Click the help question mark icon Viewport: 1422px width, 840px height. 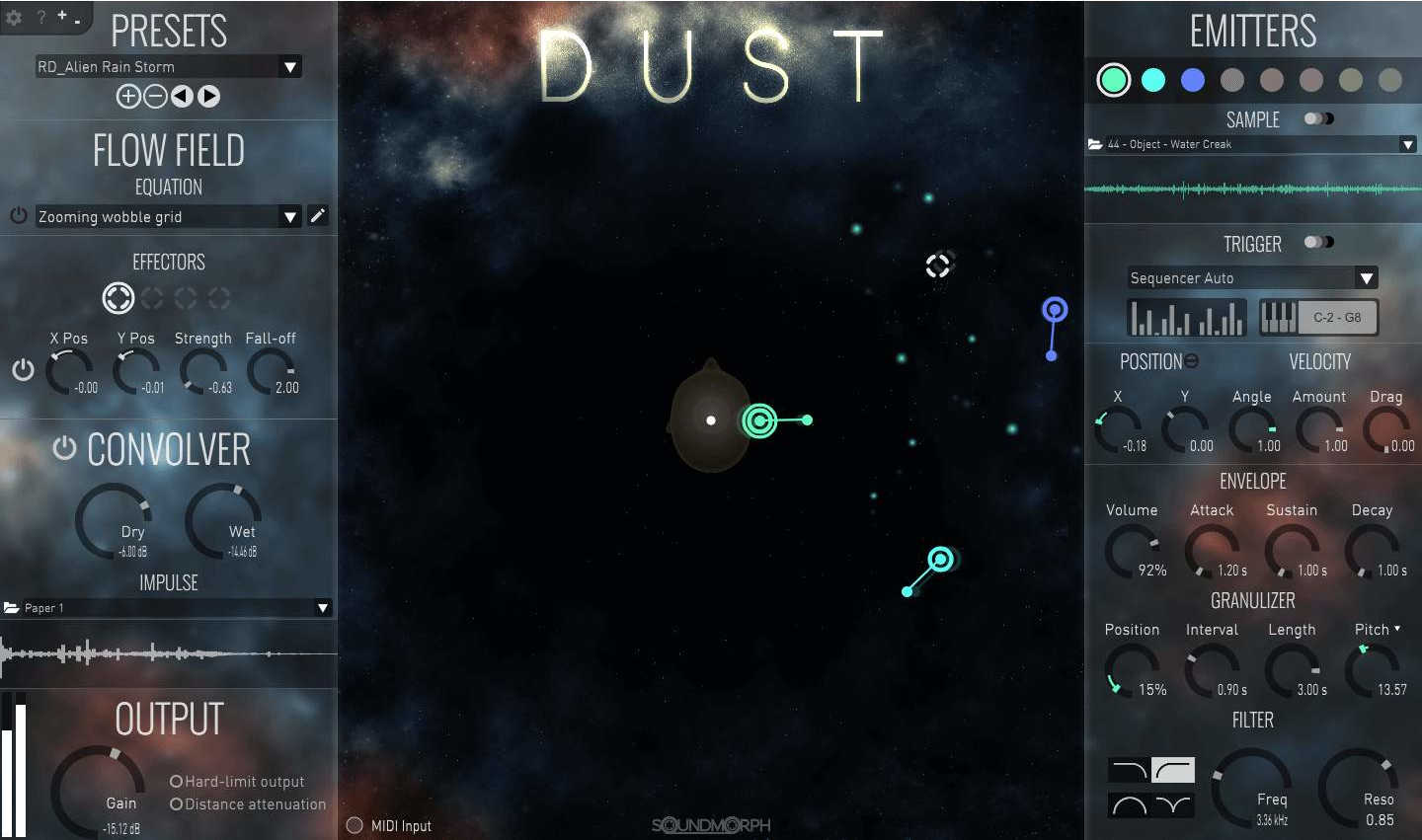[41, 18]
